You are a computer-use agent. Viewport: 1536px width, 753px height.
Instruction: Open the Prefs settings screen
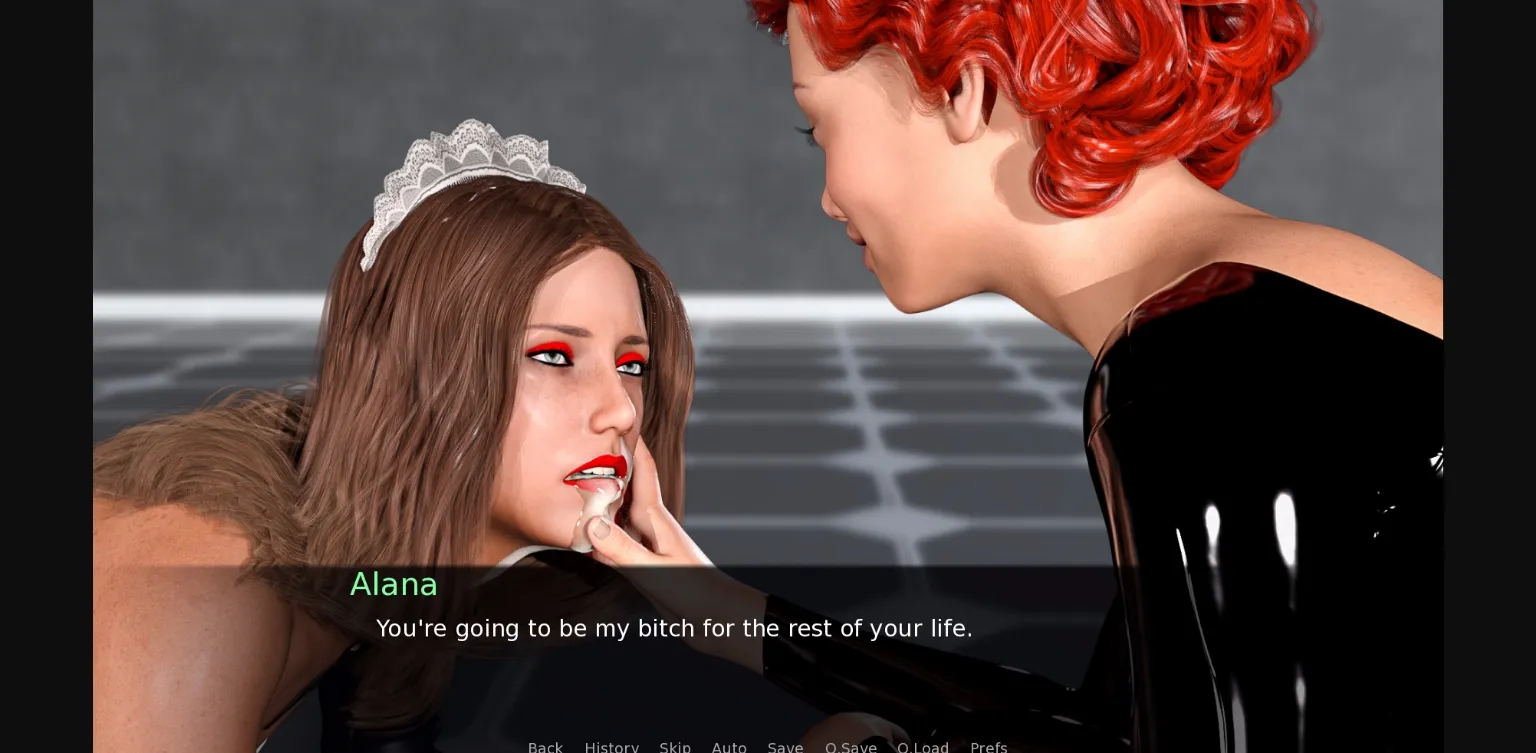point(989,747)
